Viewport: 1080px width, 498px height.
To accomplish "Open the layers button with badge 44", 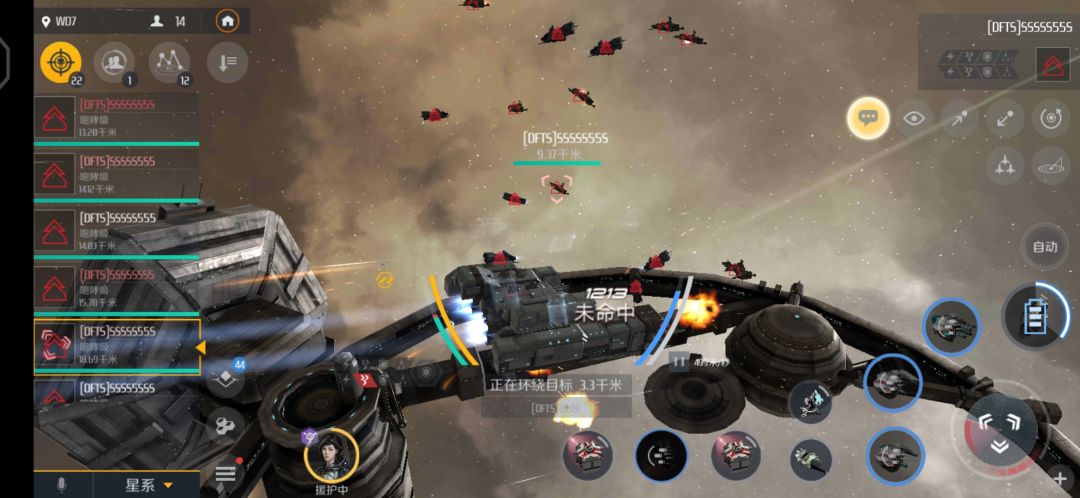I will [226, 377].
